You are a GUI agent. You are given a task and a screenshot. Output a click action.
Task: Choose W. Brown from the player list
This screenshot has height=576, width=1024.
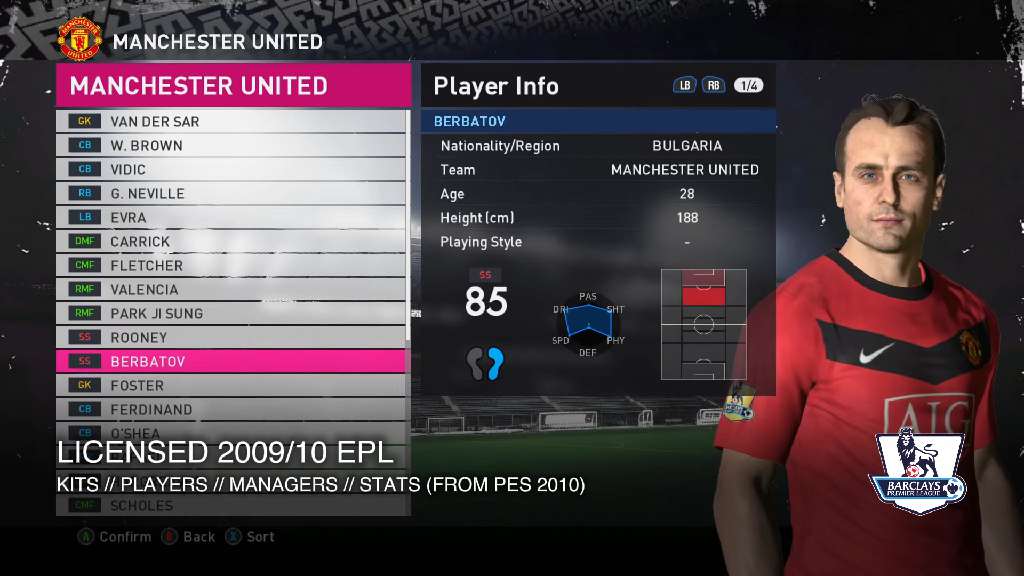[x=232, y=145]
